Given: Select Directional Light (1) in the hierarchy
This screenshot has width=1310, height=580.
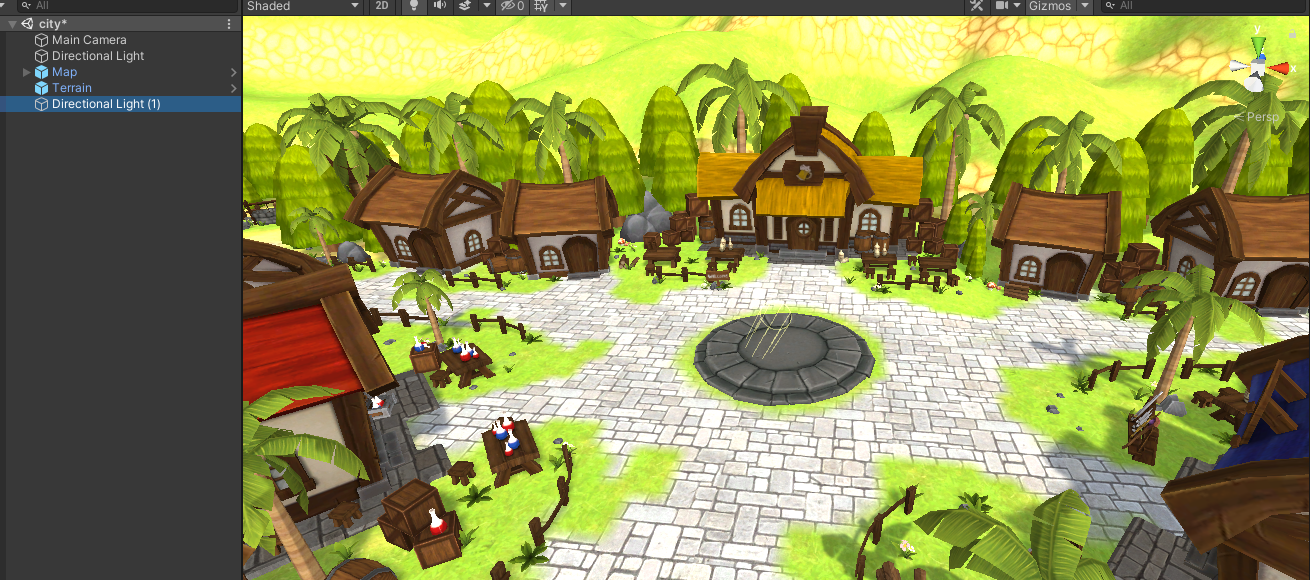Looking at the screenshot, I should [106, 104].
